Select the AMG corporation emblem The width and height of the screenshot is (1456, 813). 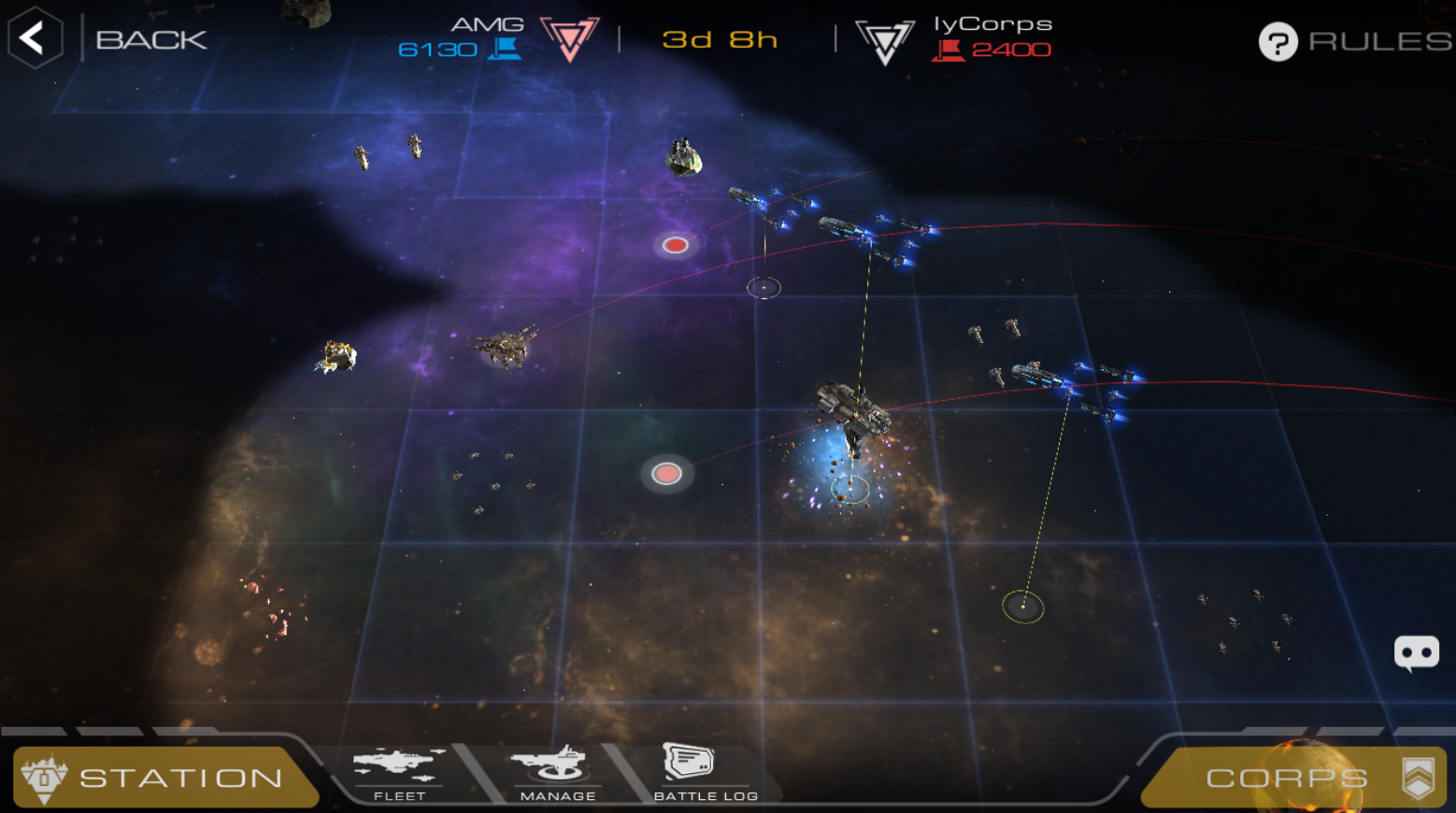(569, 39)
